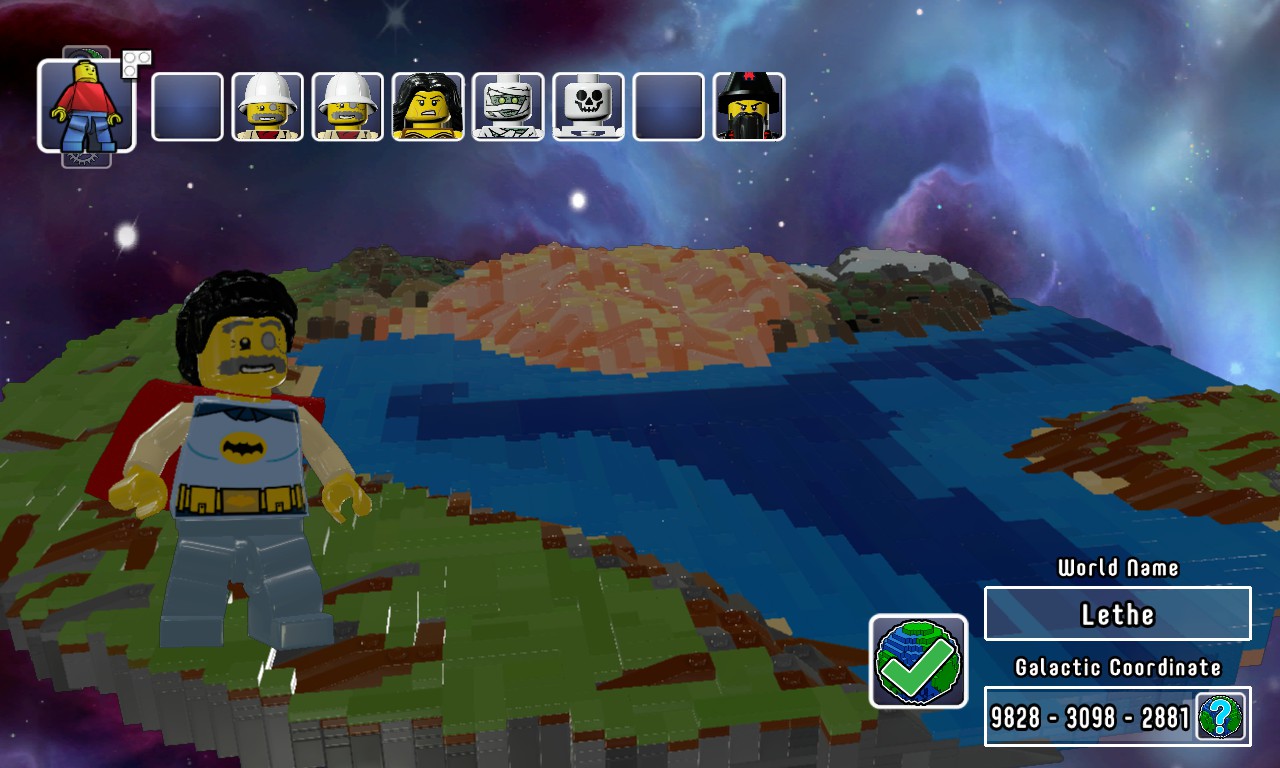Select the red-shirt minifigure character slot
Viewport: 1280px width, 768px height.
pyautogui.click(x=87, y=106)
